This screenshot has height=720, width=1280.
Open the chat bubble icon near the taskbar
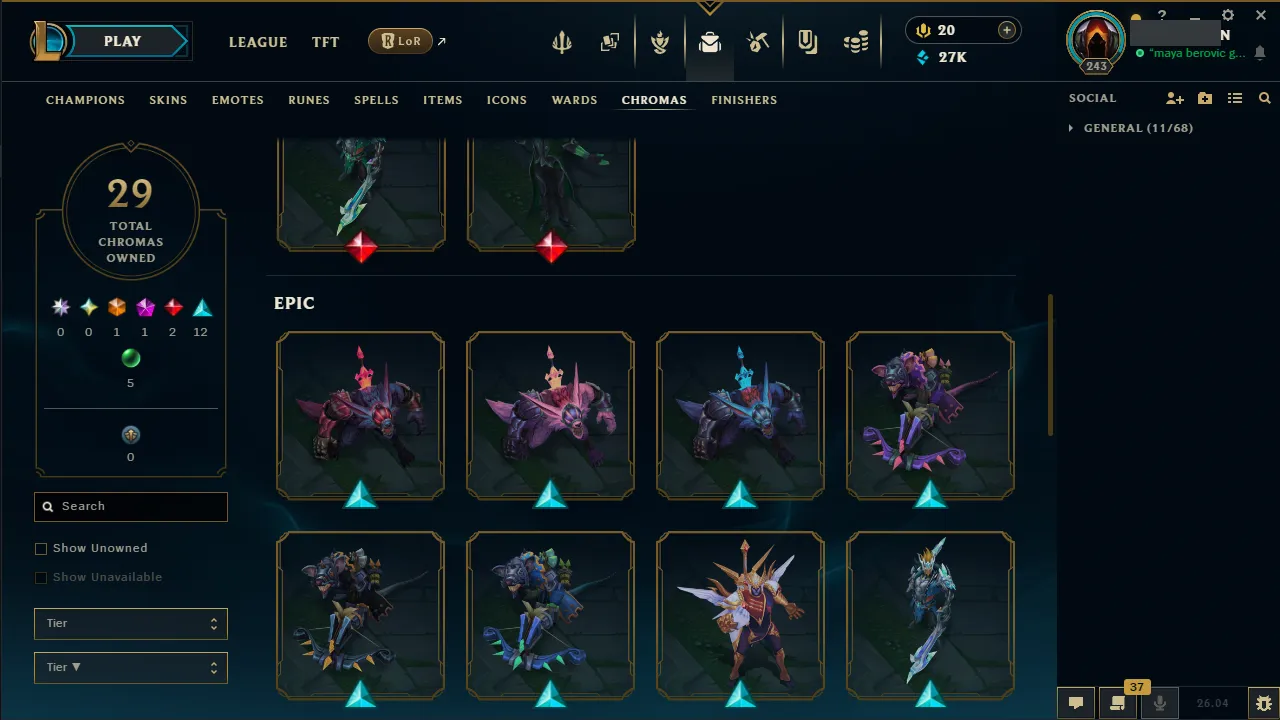tap(1076, 703)
